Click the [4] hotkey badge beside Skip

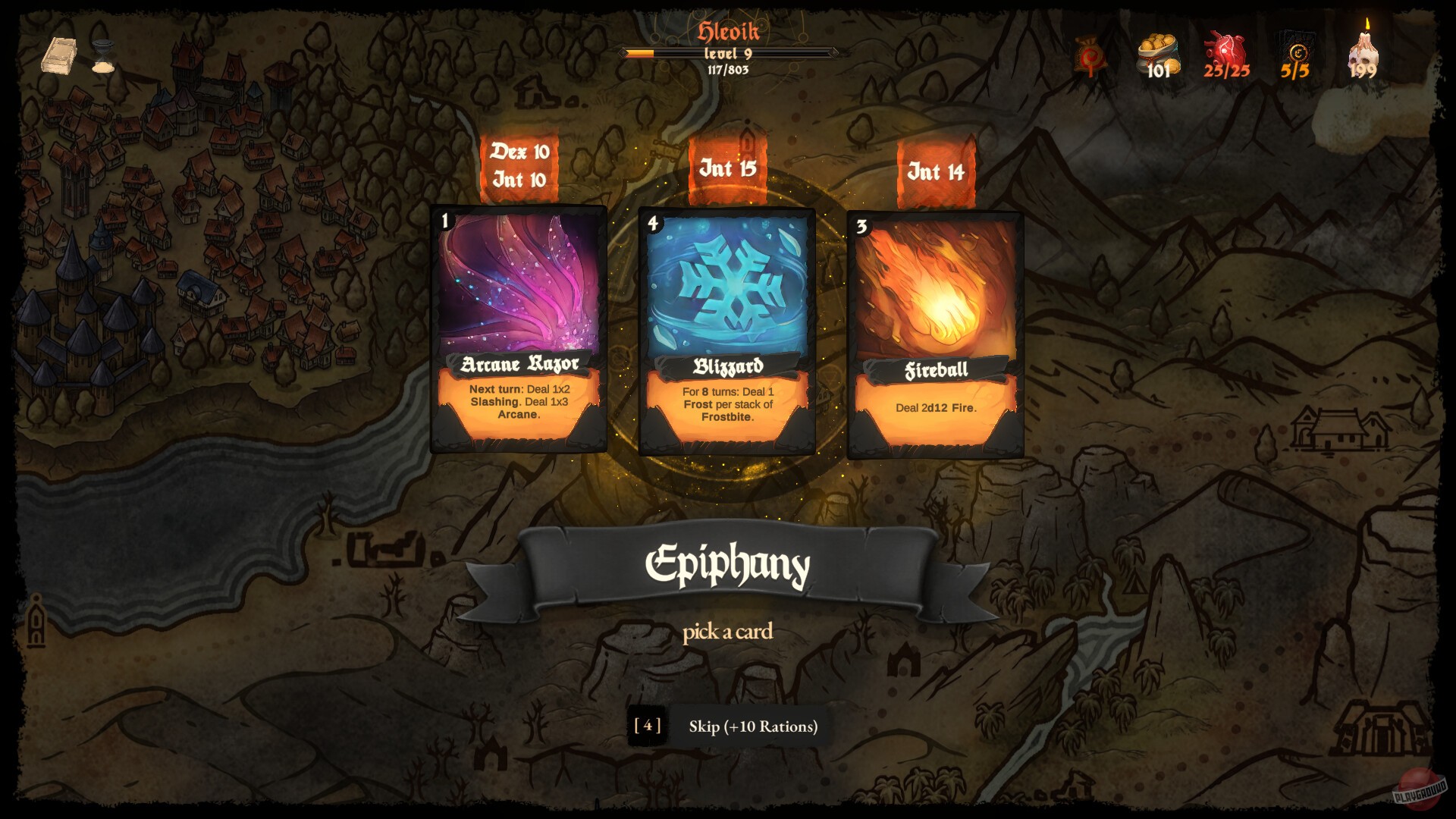coord(648,725)
